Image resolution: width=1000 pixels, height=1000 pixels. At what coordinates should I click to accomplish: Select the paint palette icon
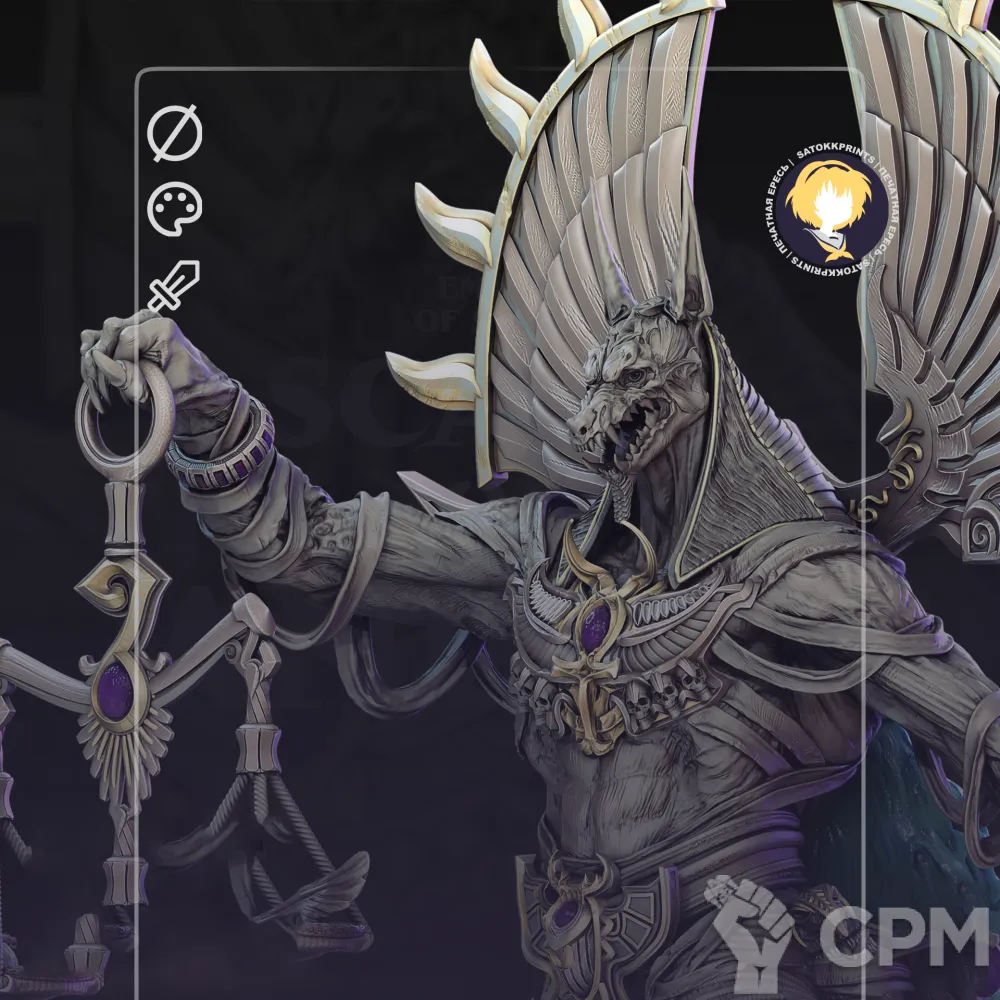175,209
